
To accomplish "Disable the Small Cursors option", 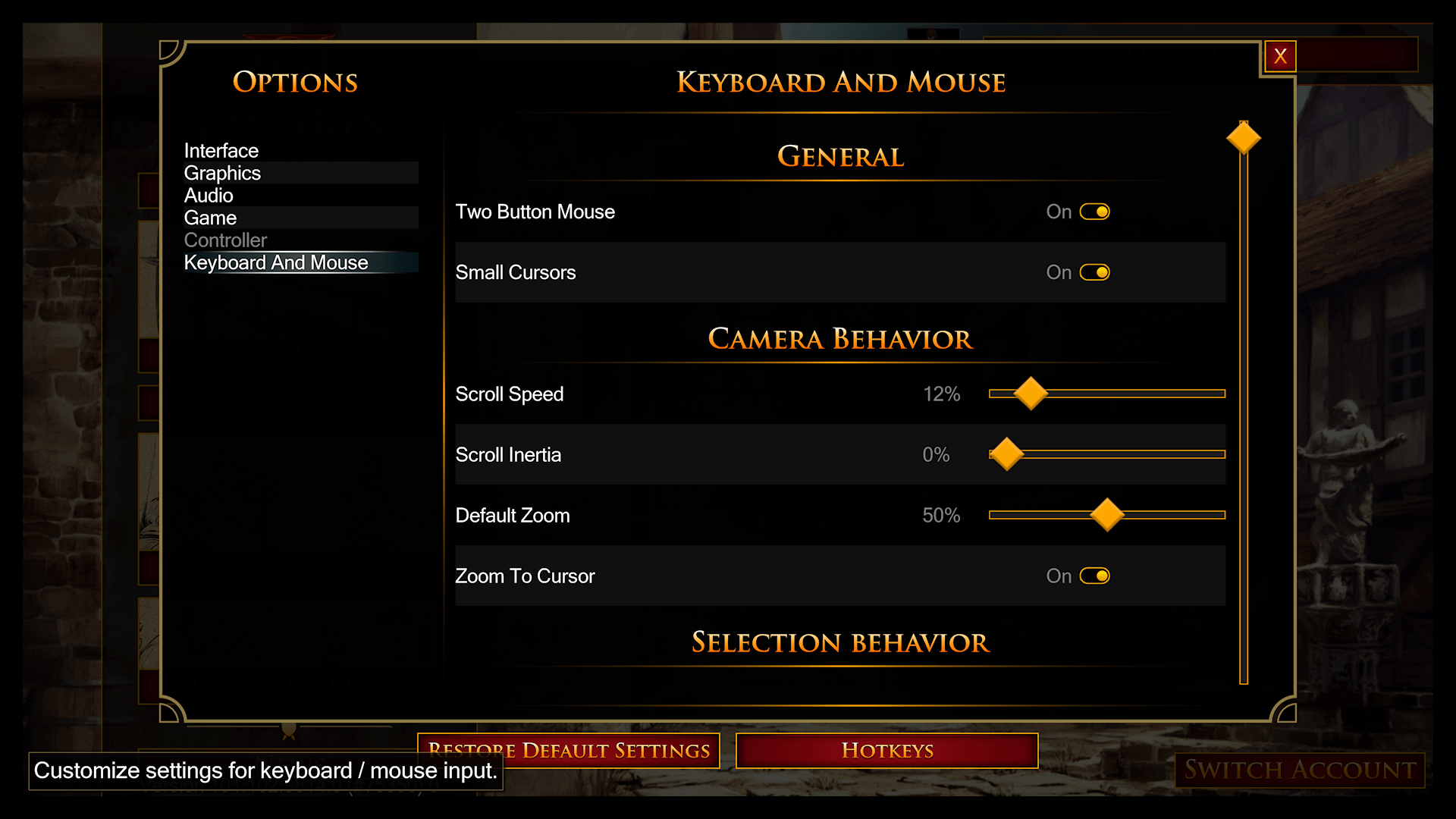I will click(1095, 272).
